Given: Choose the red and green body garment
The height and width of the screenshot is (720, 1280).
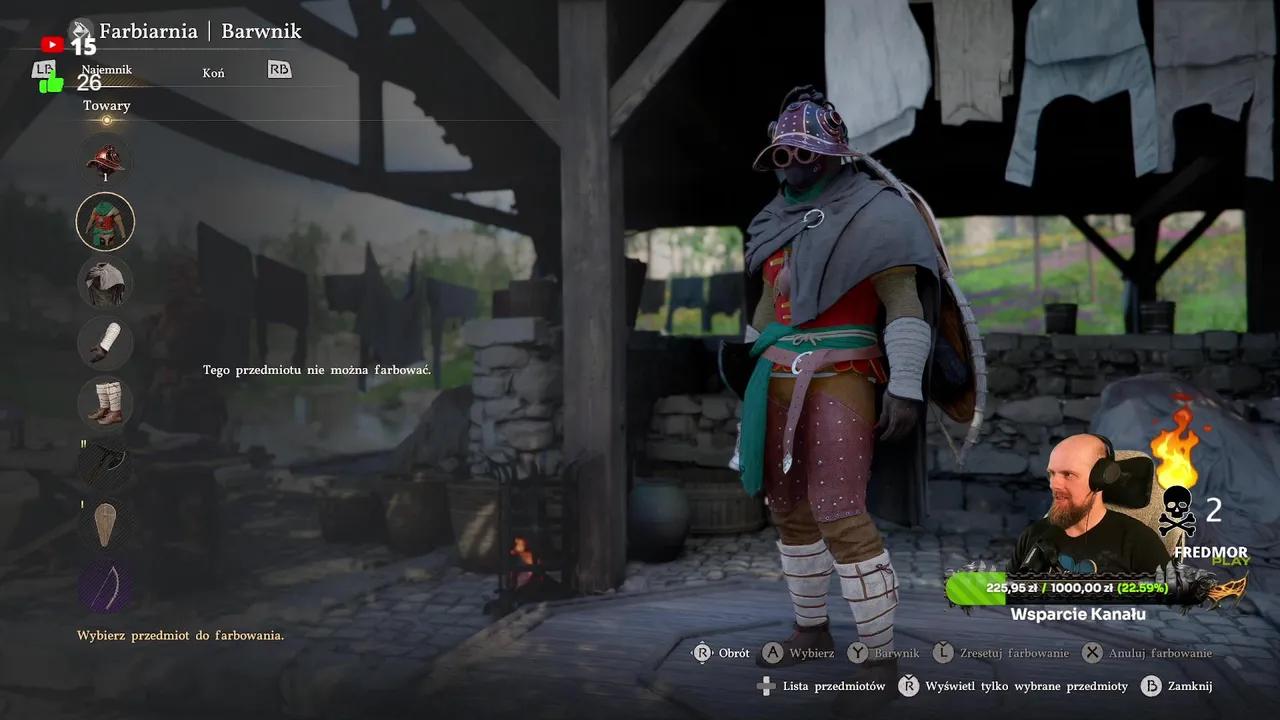Looking at the screenshot, I should (105, 221).
